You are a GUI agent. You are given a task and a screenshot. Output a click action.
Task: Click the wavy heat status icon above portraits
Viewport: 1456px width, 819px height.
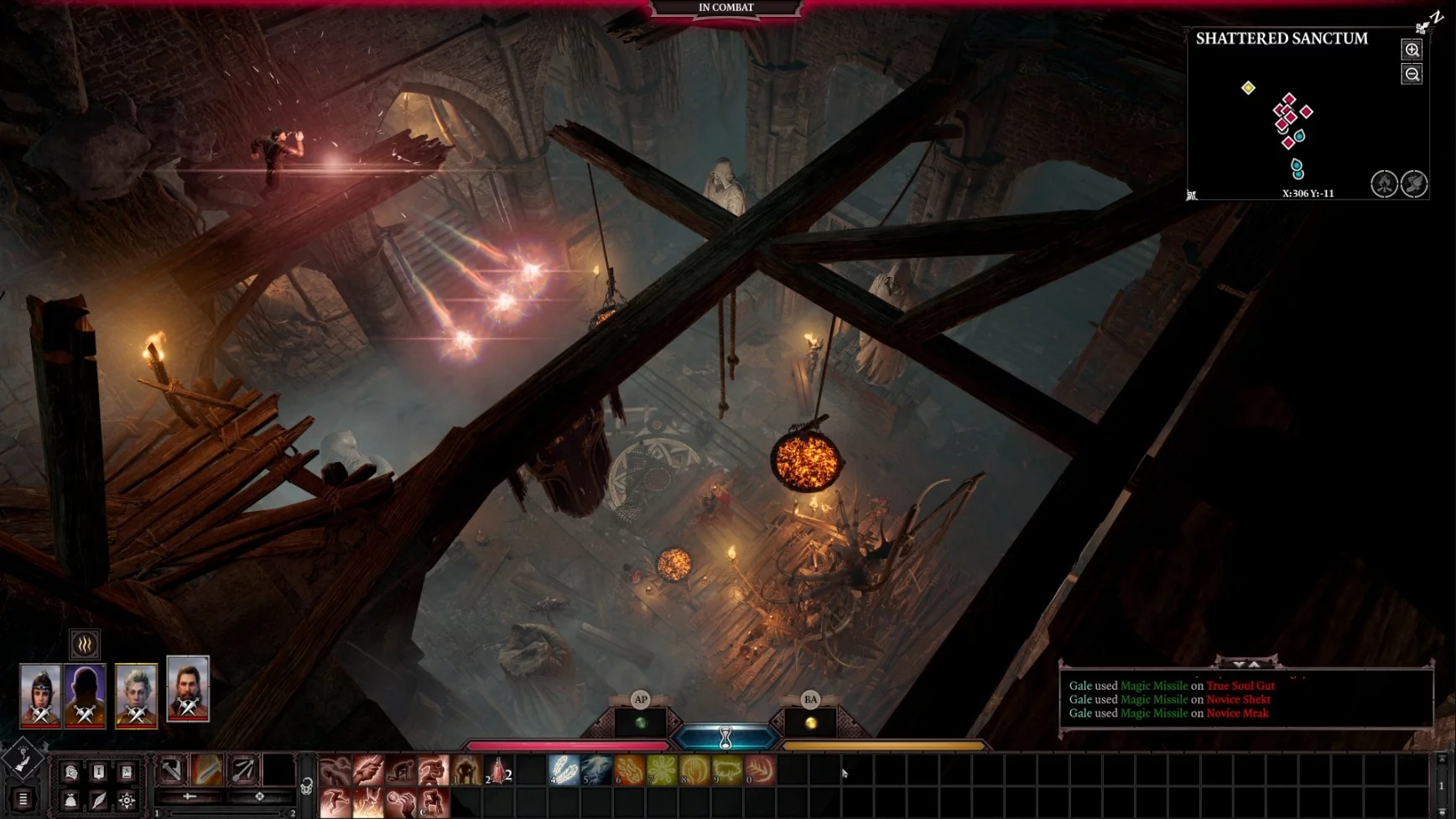85,644
